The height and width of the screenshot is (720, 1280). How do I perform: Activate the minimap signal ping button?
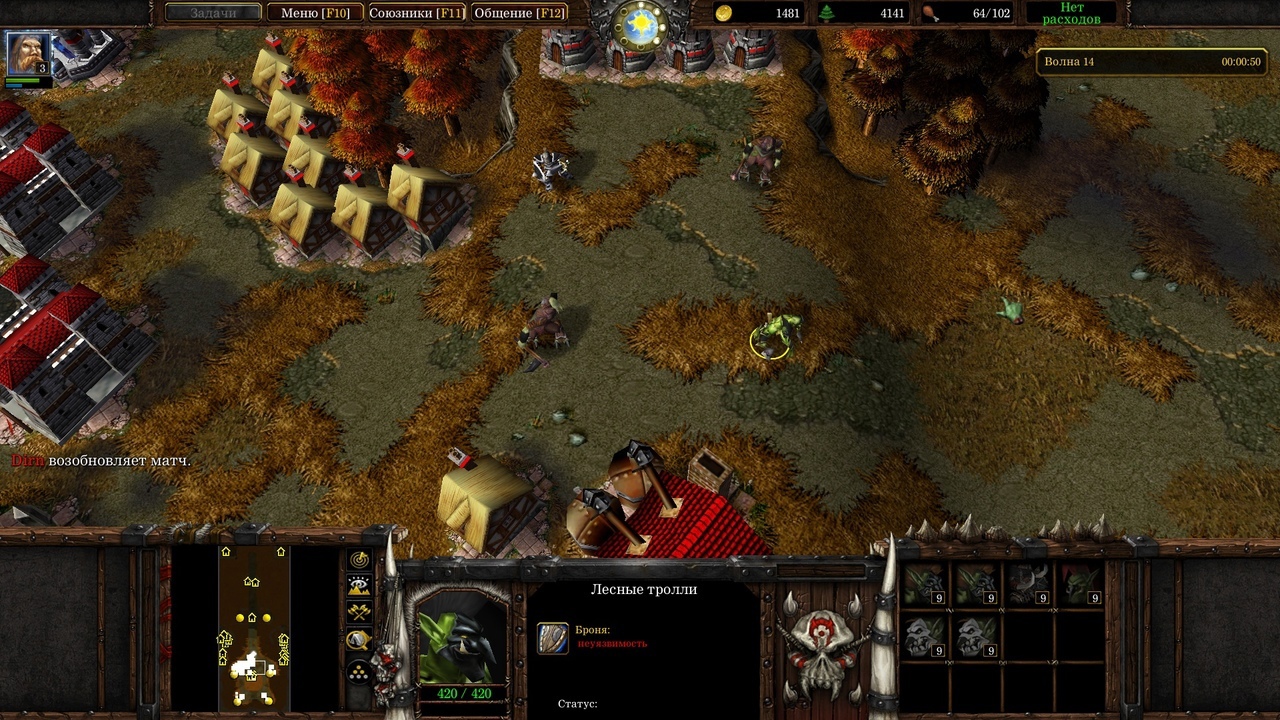tap(359, 560)
